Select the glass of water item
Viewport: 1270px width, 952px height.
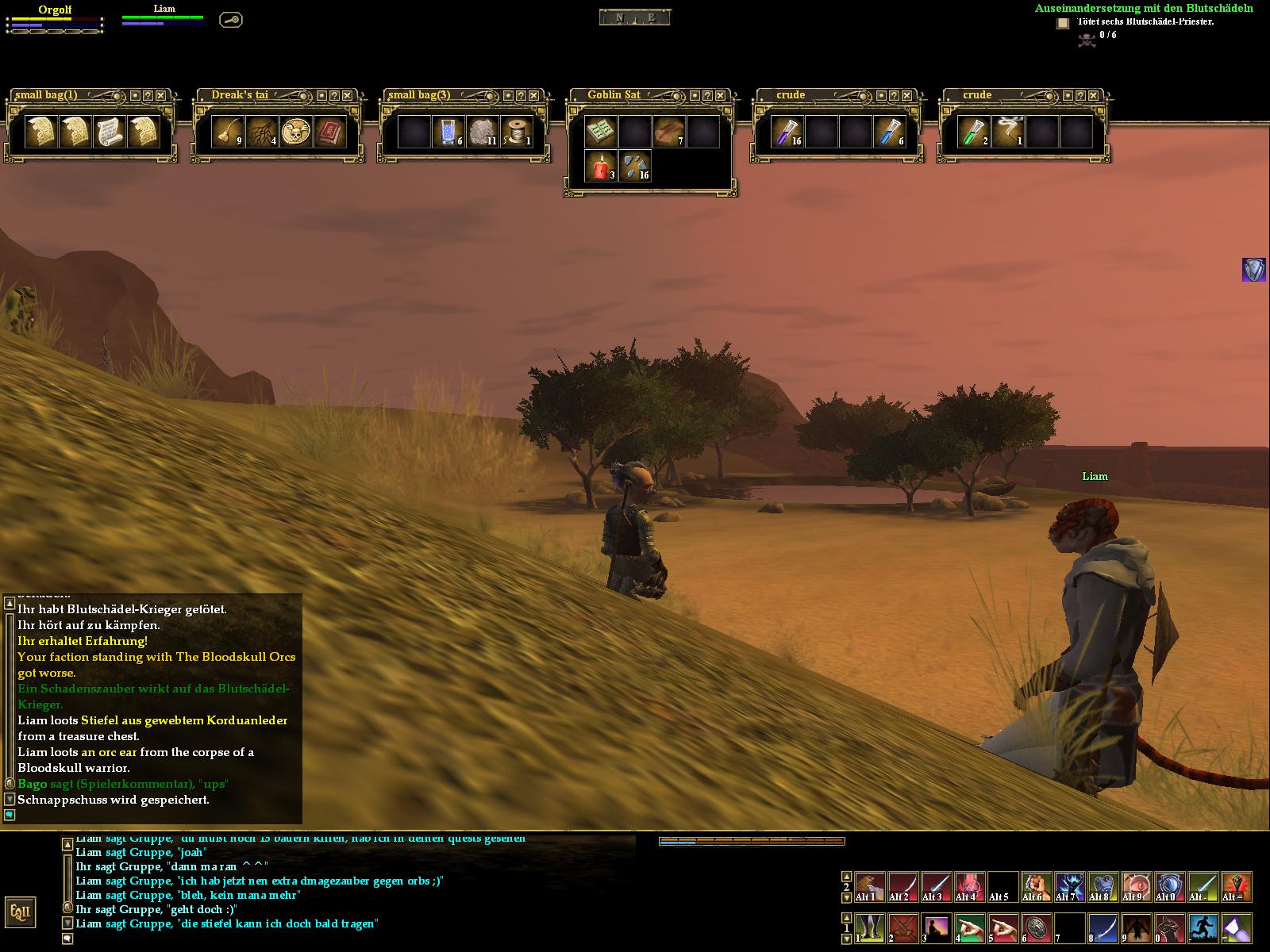(448, 132)
